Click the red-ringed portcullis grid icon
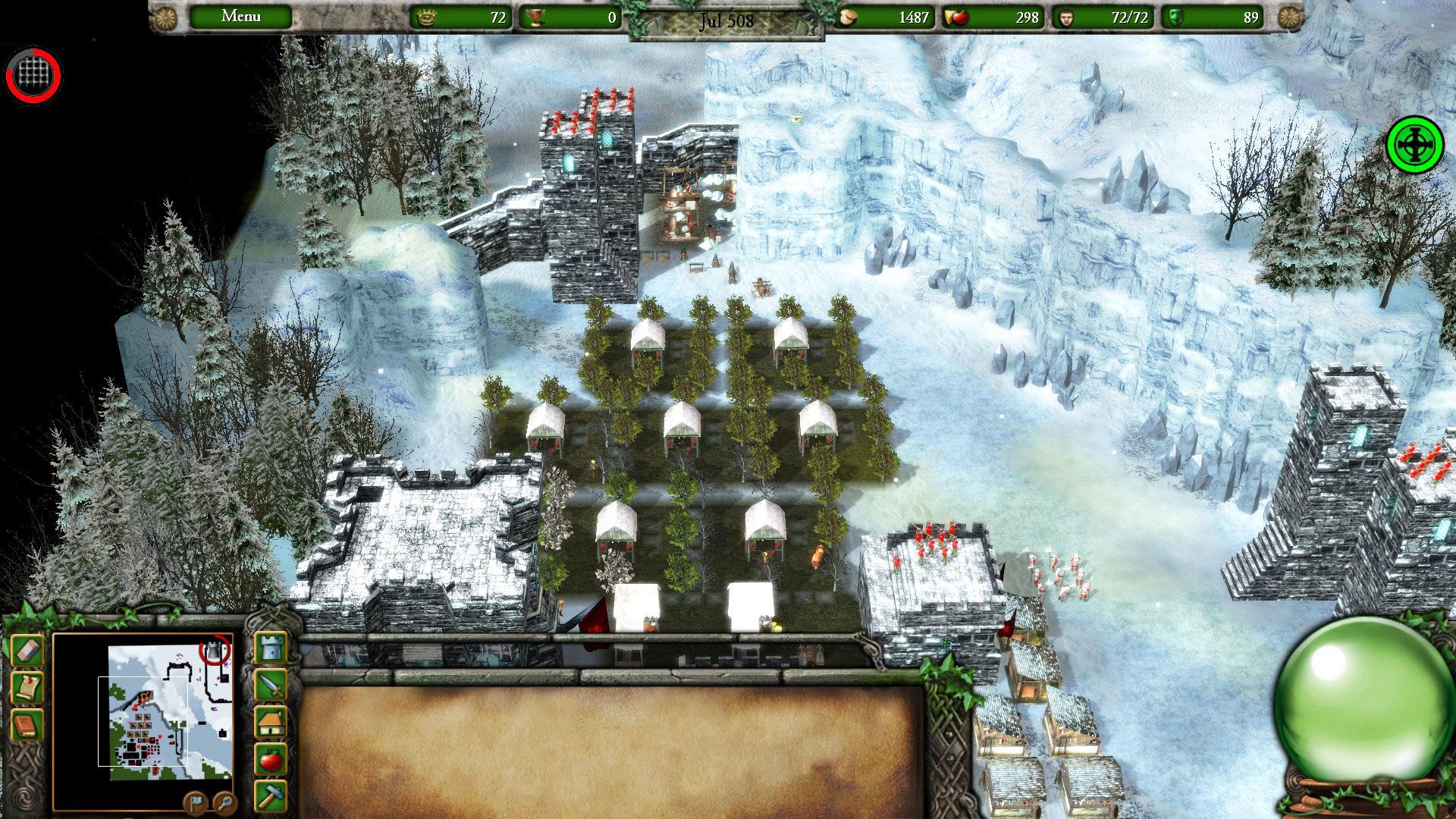The image size is (1456, 819). pyautogui.click(x=33, y=75)
